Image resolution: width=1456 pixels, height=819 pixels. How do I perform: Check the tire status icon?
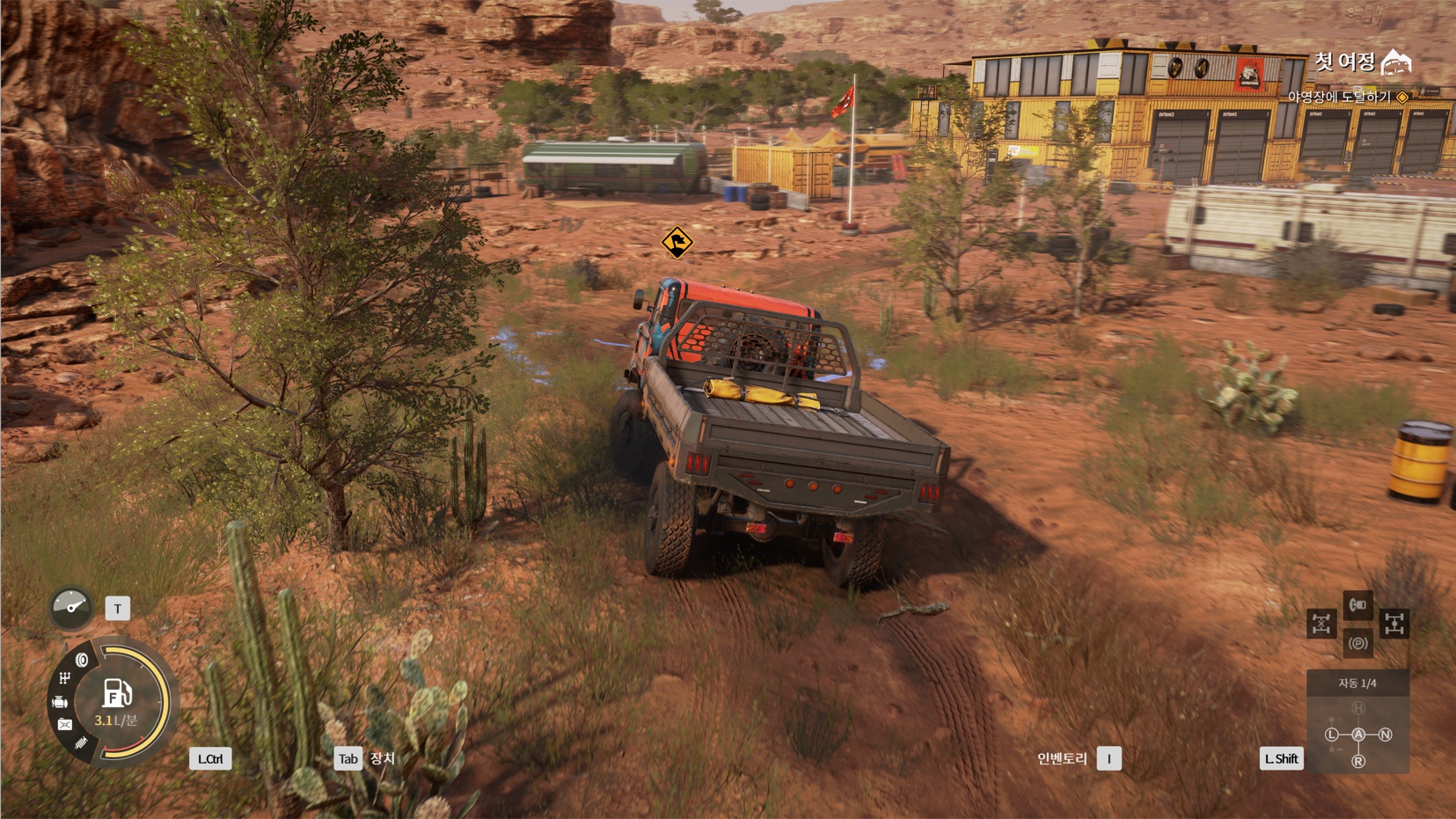tap(82, 660)
